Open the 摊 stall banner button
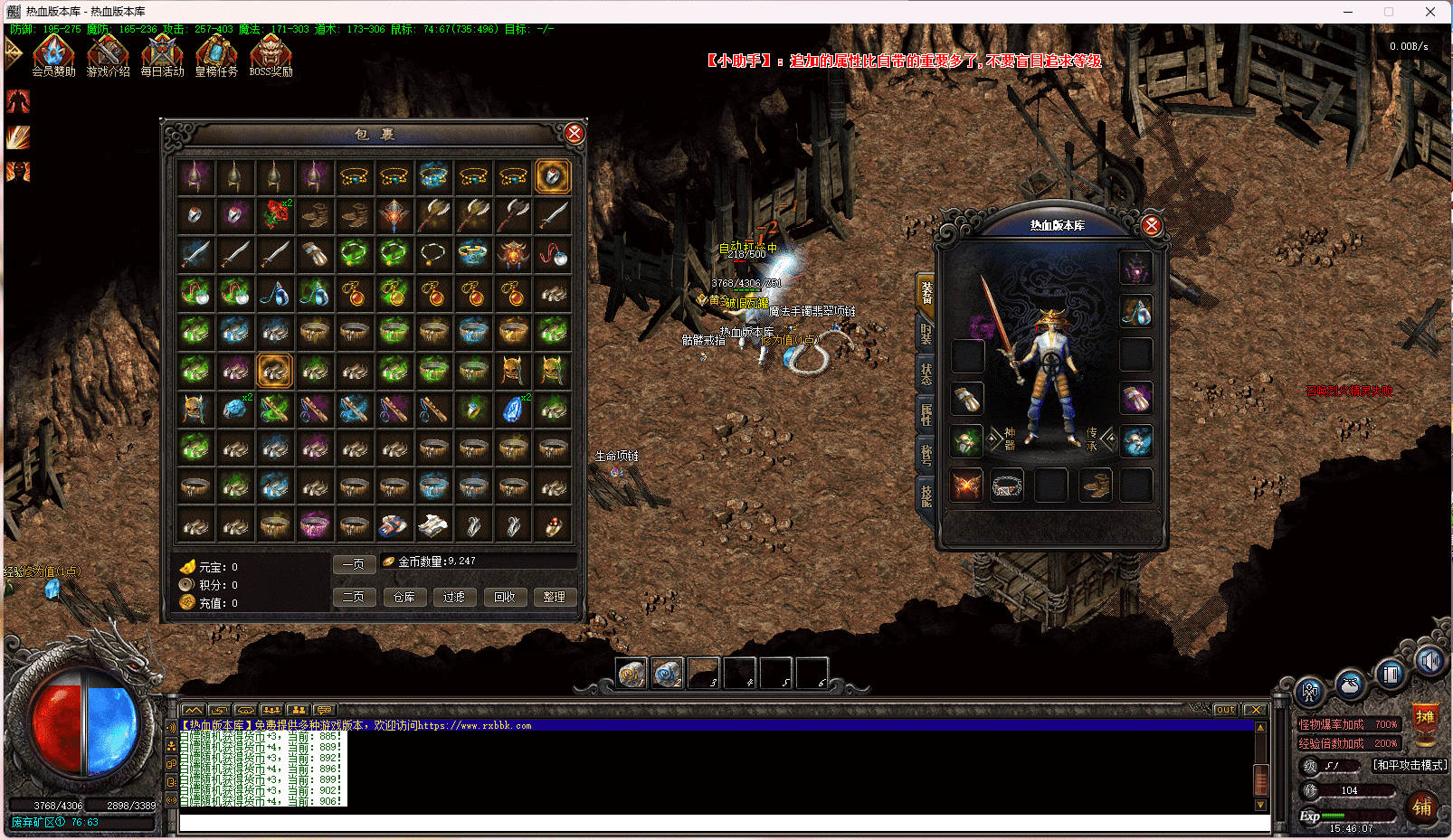The height and width of the screenshot is (840, 1453). (1425, 718)
